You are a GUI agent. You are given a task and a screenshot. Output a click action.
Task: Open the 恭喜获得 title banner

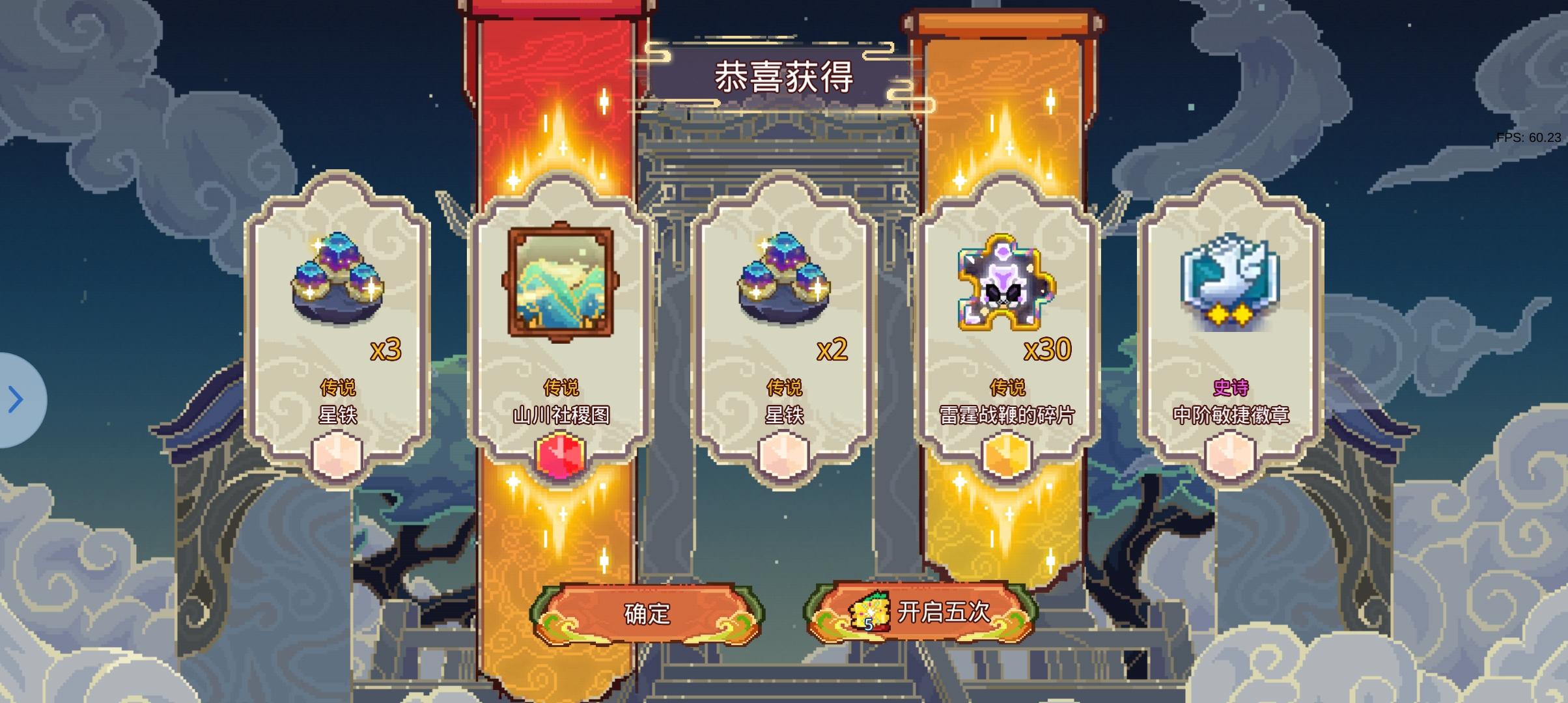780,75
